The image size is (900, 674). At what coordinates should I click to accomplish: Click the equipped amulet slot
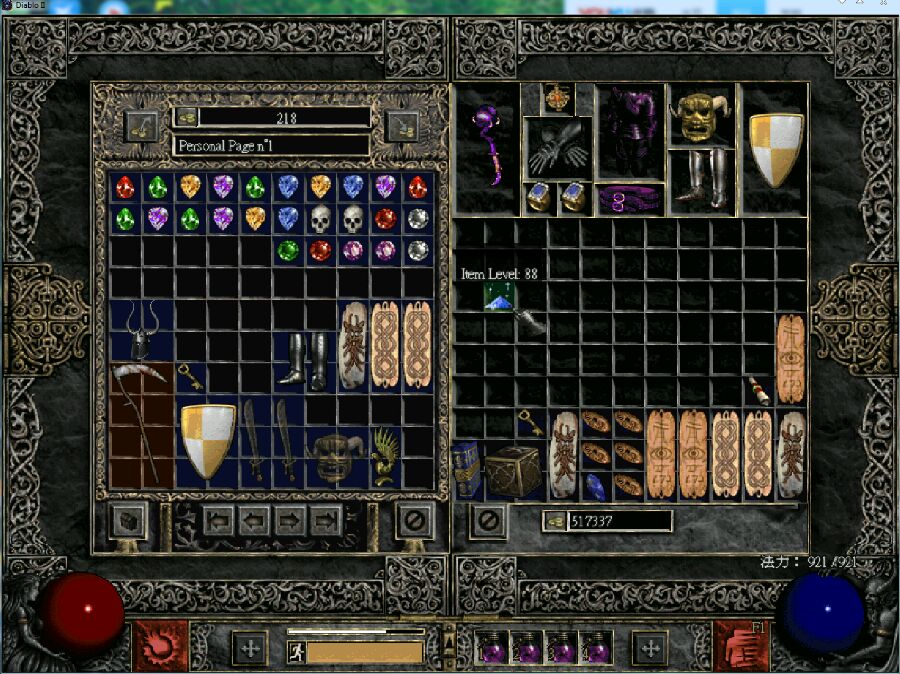click(x=558, y=99)
